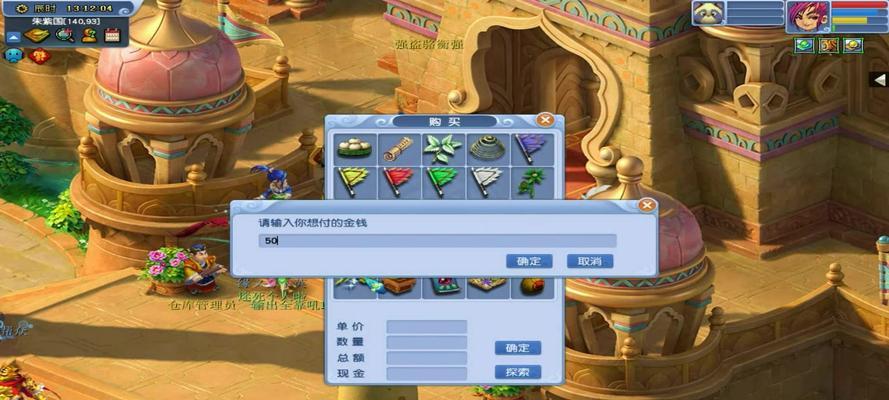Click the panda pet portrait
Screen dimensions: 889x400
(709, 14)
